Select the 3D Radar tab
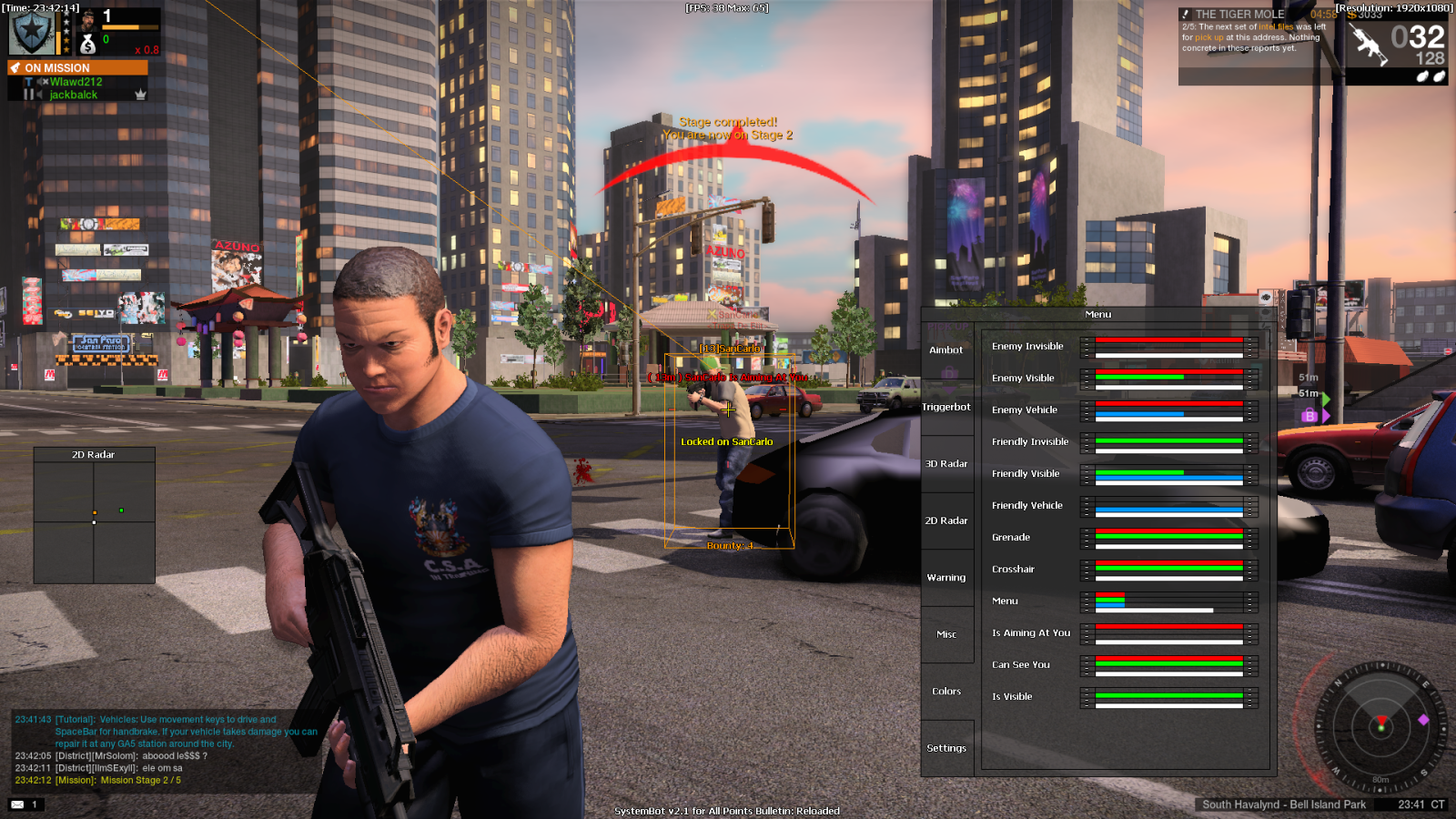 pos(946,464)
